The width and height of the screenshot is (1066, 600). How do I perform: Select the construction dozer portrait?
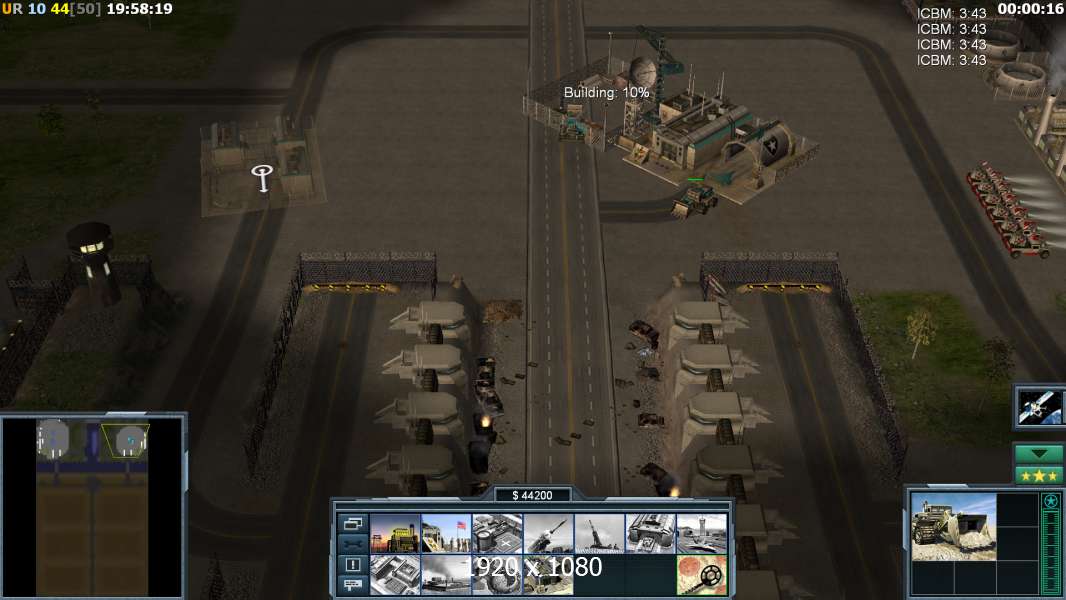pos(953,526)
